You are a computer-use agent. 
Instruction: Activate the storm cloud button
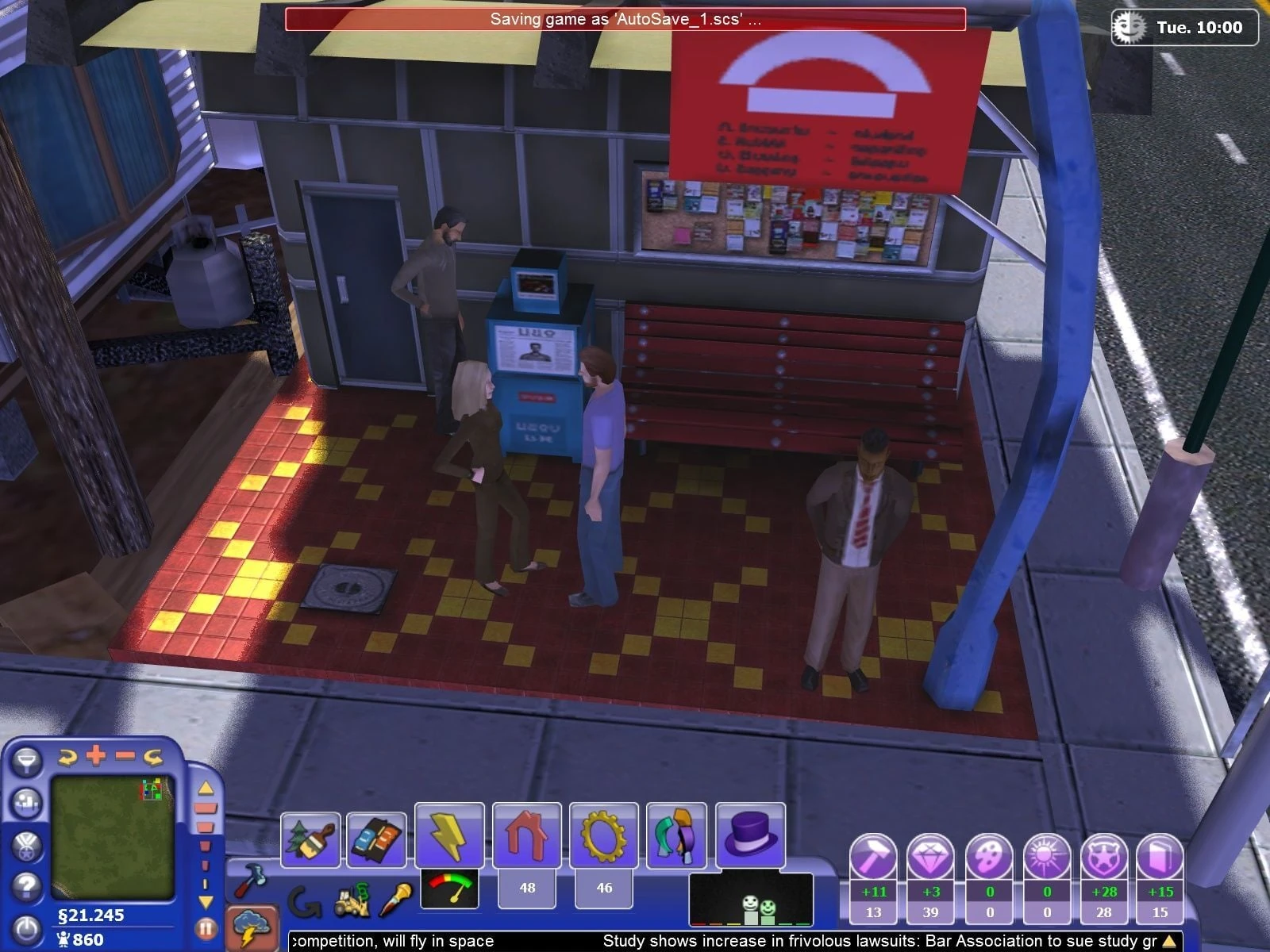pos(254,927)
